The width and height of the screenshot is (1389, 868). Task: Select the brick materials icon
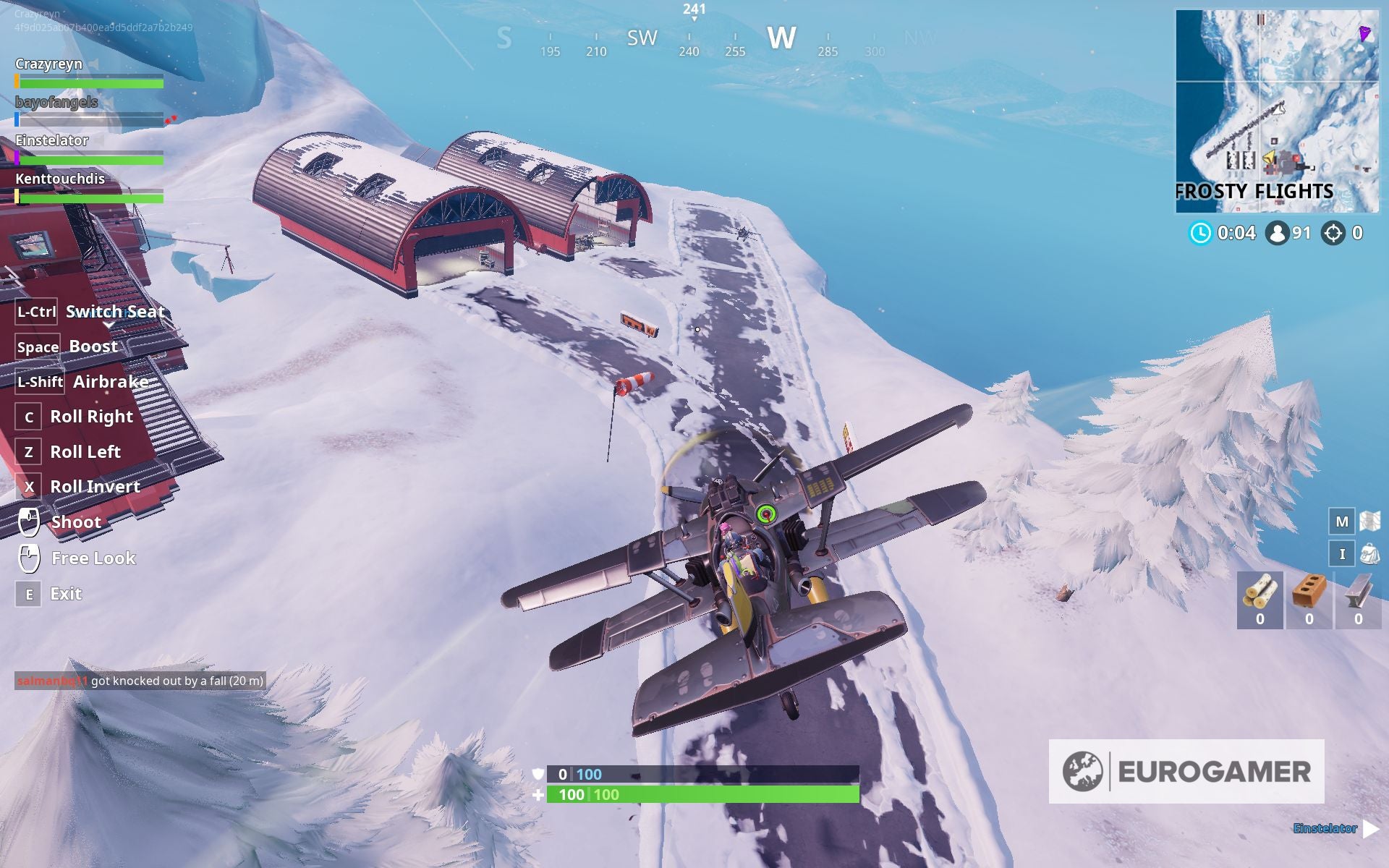[x=1308, y=591]
